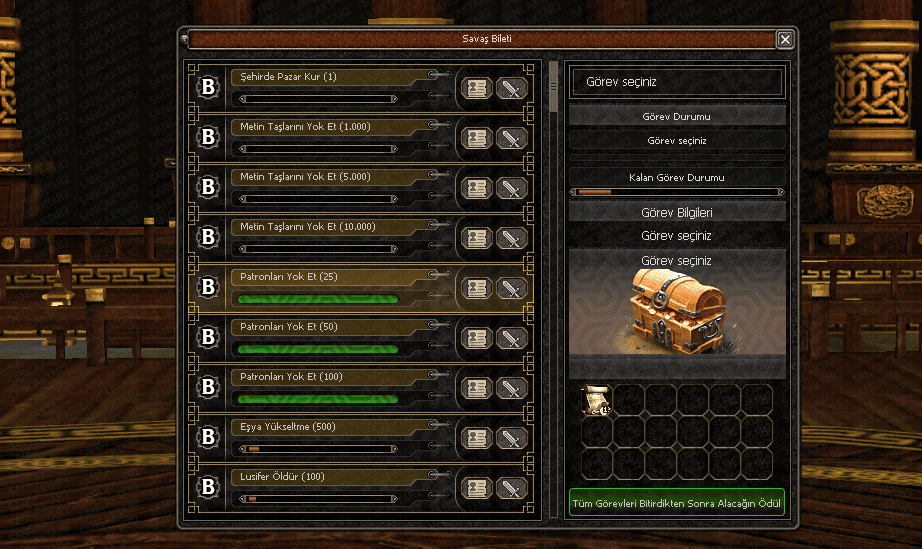Screen dimensions: 922x549
Task: Click the quest list scrollbar handle
Action: click(553, 88)
